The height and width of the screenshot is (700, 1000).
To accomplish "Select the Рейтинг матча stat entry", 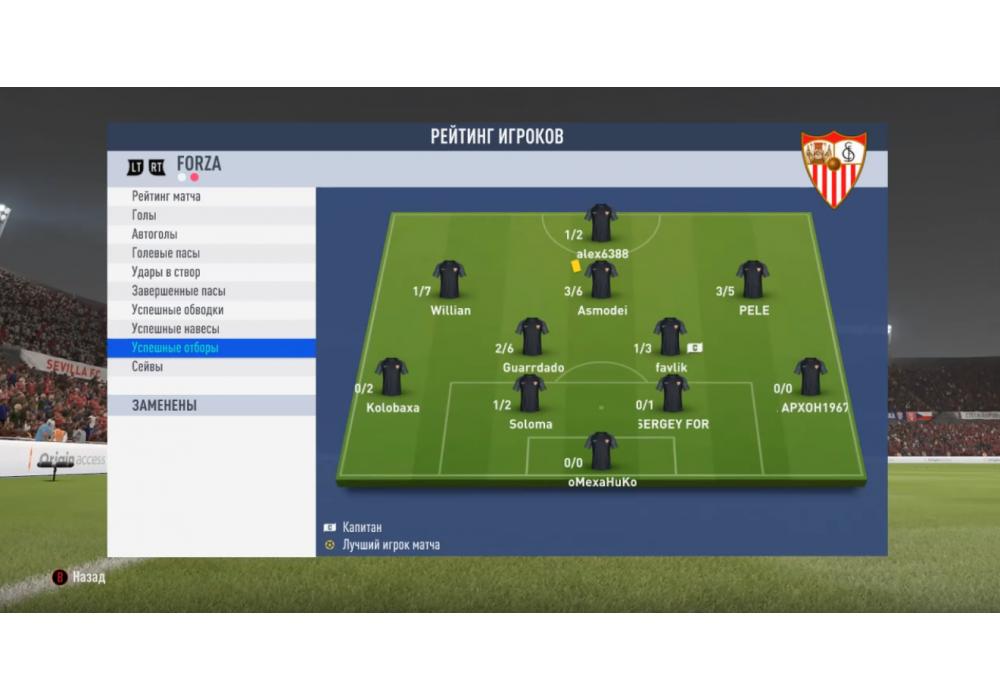I will (166, 197).
